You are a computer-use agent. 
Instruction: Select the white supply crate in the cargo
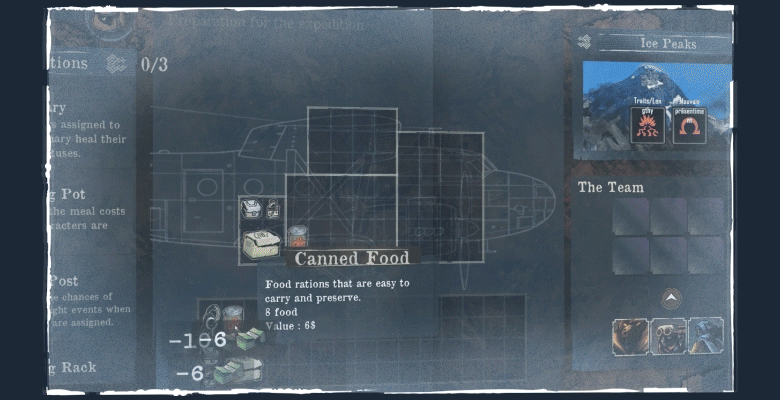pyautogui.click(x=260, y=244)
